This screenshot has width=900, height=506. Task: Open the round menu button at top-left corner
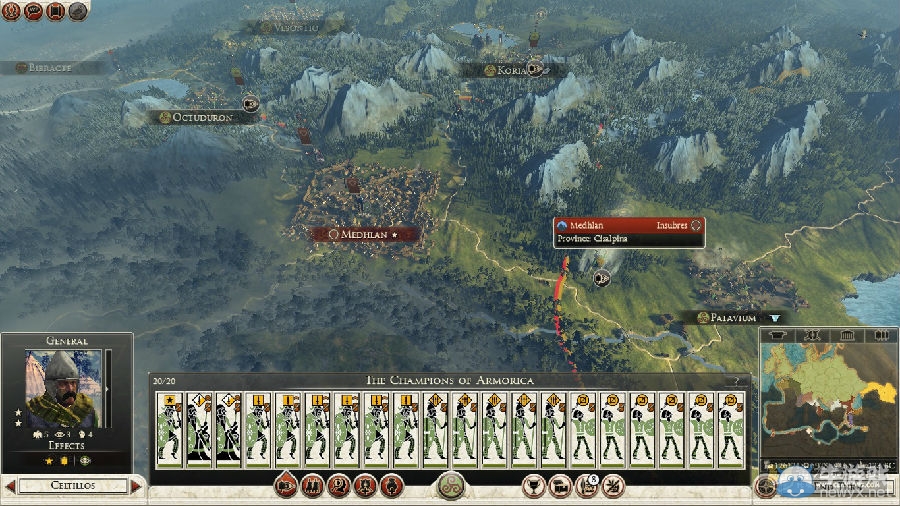(11, 11)
